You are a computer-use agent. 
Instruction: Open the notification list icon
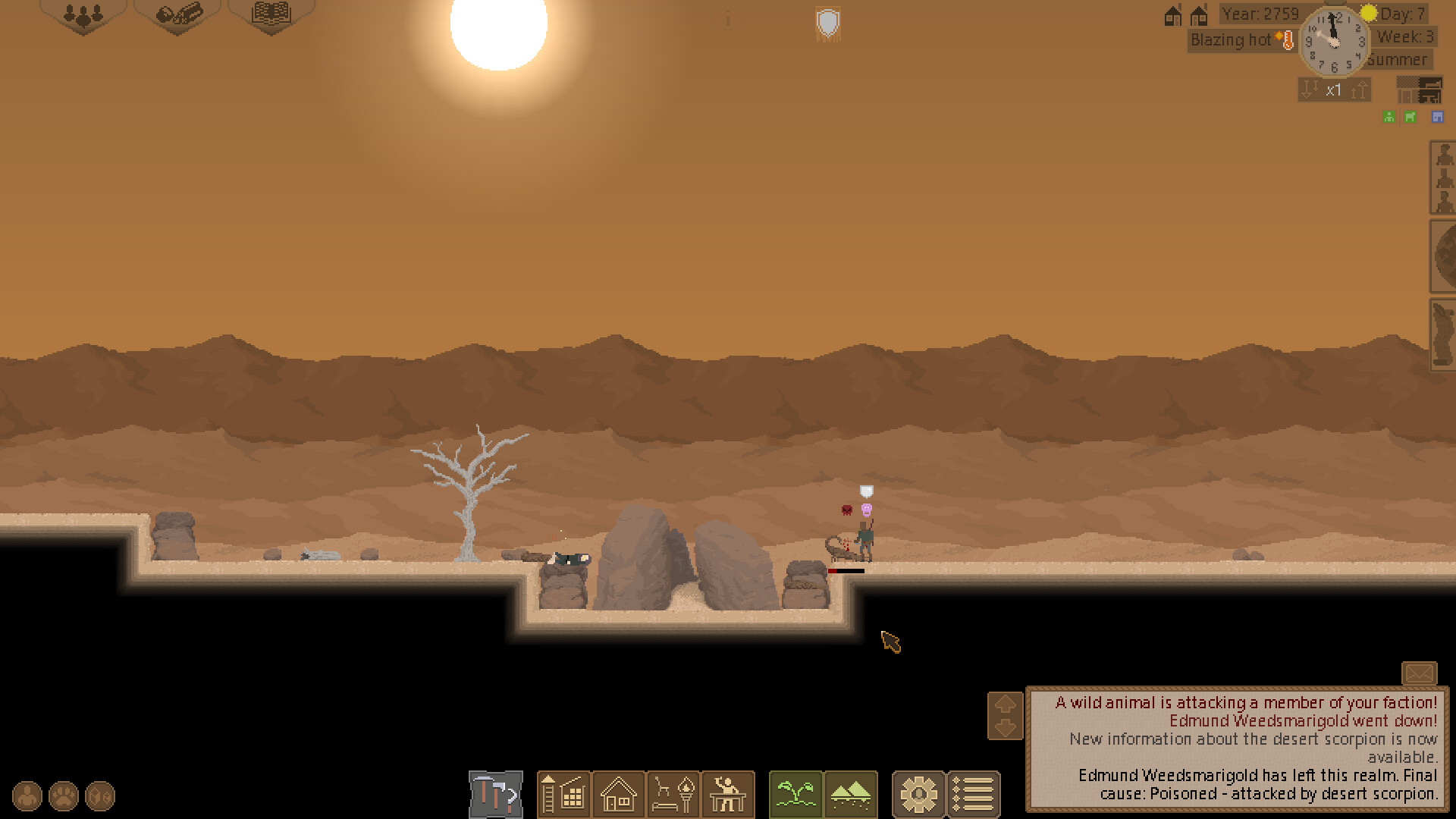(974, 795)
